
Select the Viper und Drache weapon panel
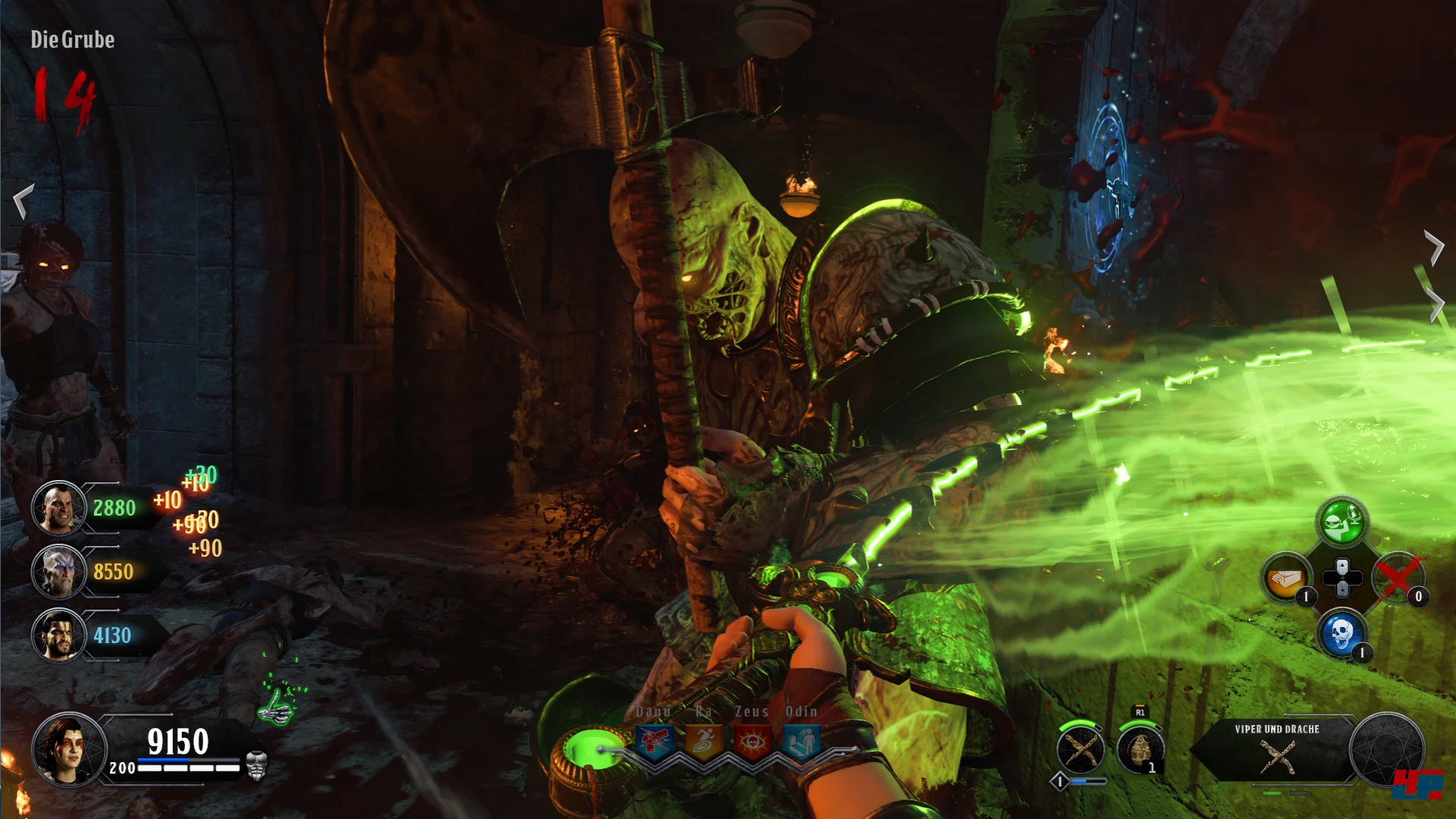click(1277, 749)
